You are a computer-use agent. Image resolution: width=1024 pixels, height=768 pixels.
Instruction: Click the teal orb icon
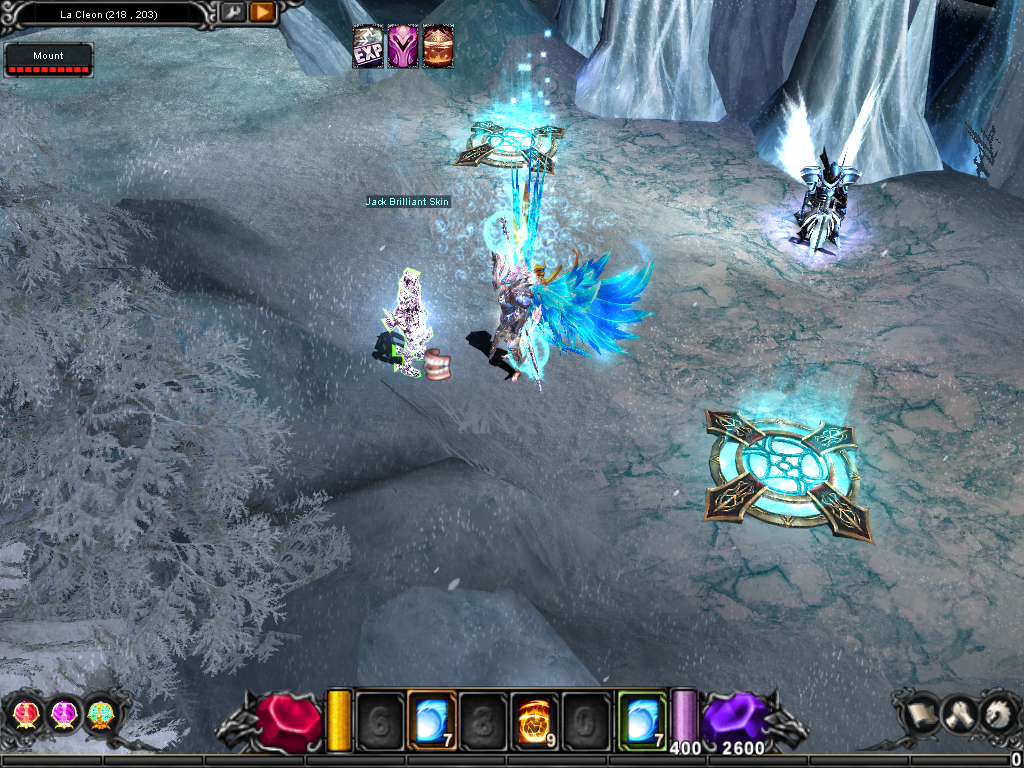click(x=101, y=714)
